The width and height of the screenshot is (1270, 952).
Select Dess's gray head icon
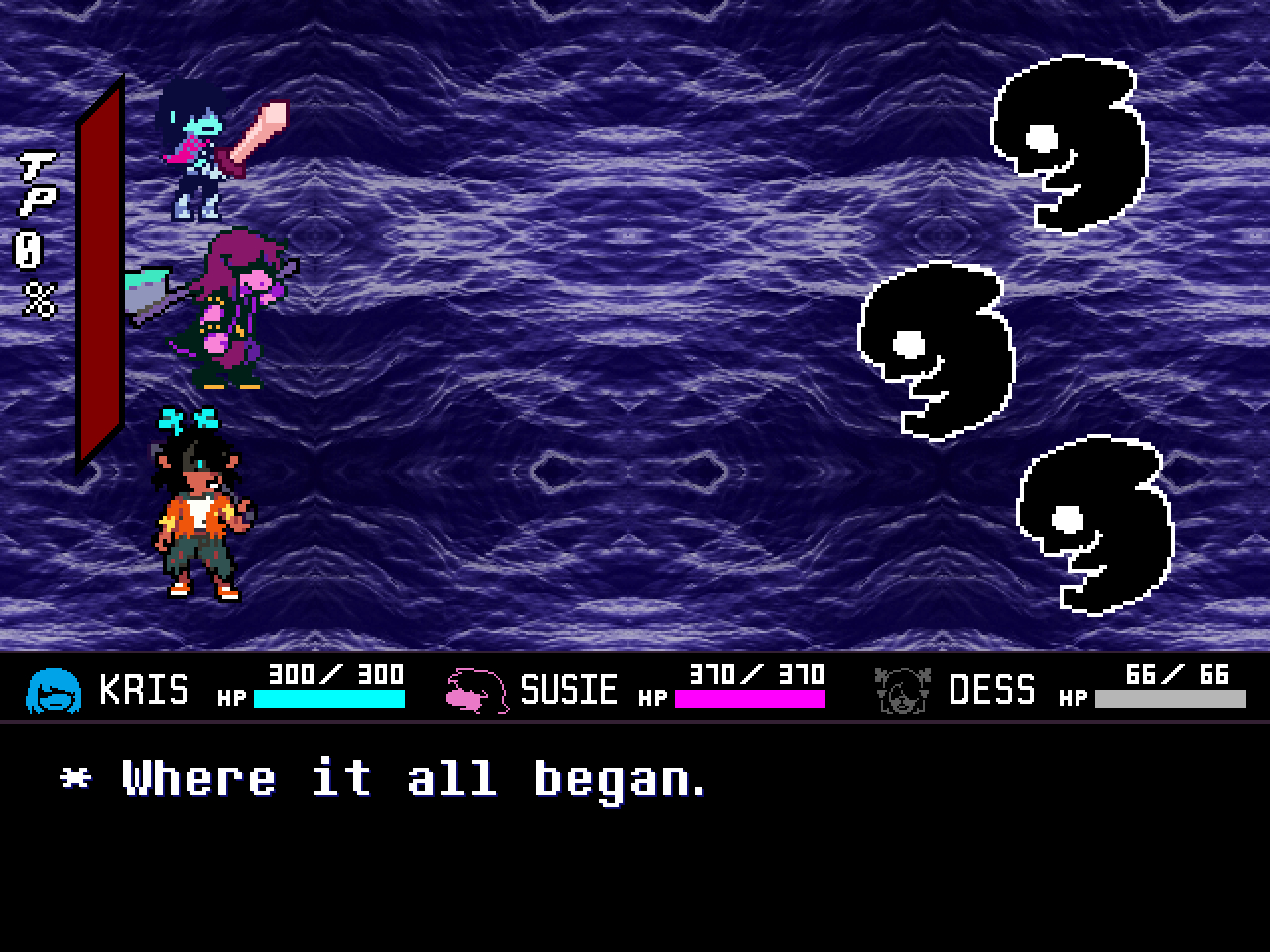coord(904,691)
